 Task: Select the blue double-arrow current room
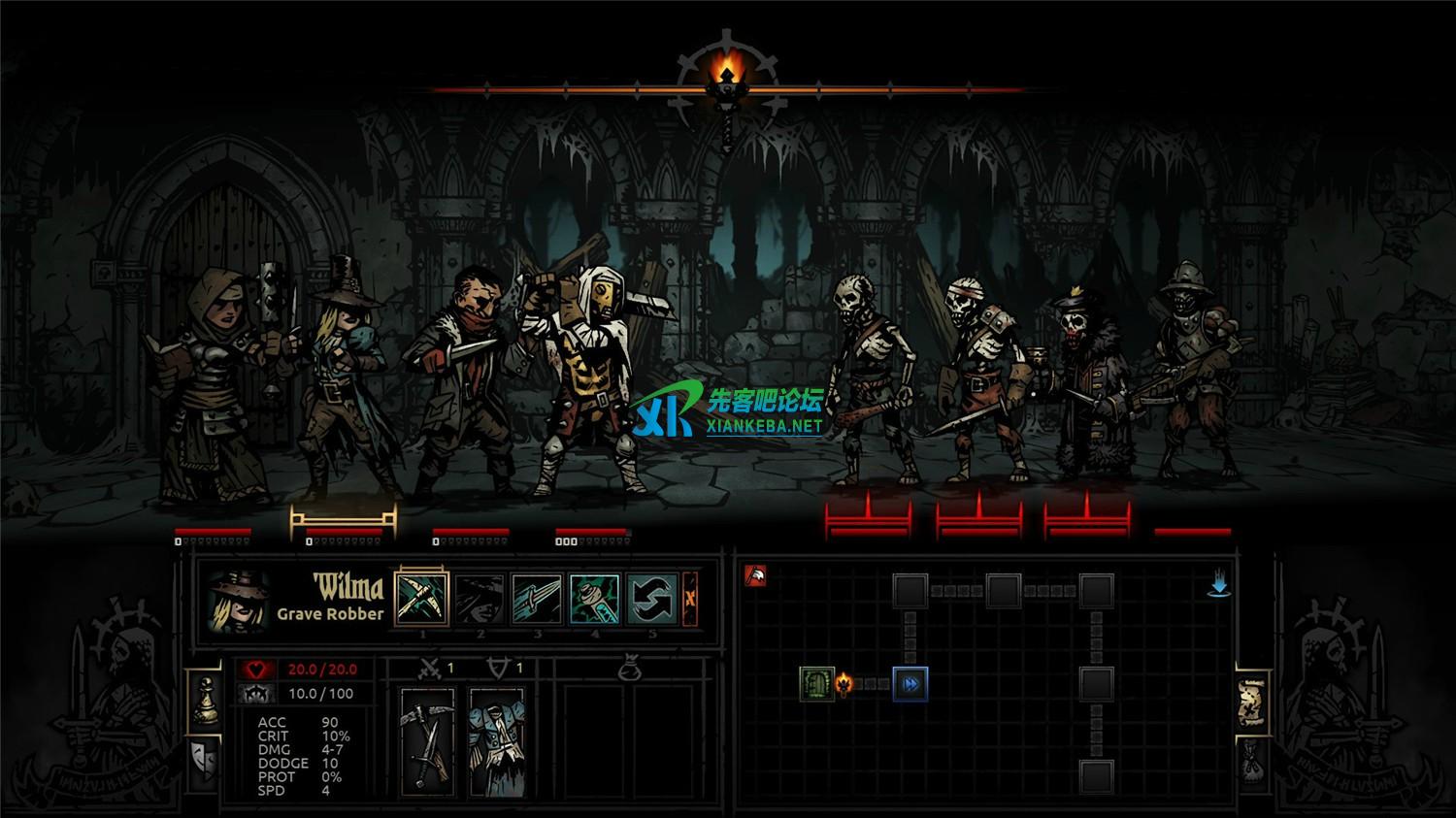tap(910, 684)
